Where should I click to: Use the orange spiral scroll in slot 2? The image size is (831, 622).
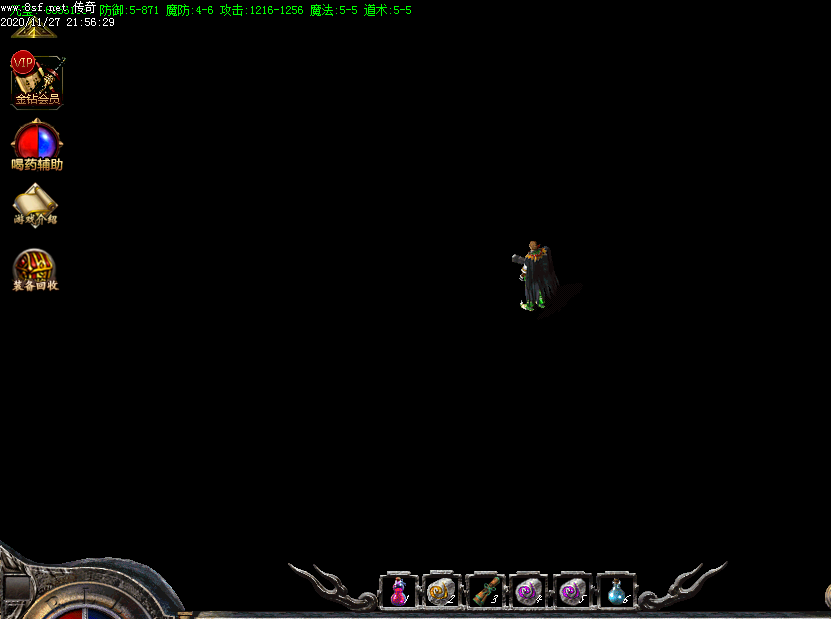[442, 591]
